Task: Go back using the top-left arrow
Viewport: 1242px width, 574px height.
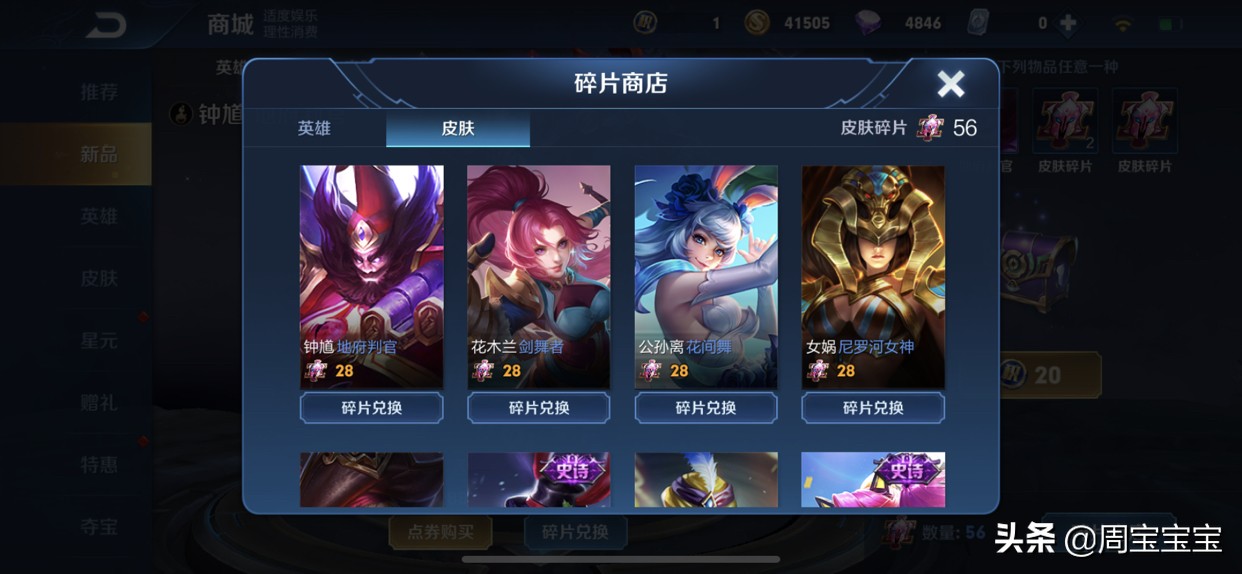Action: tap(105, 25)
